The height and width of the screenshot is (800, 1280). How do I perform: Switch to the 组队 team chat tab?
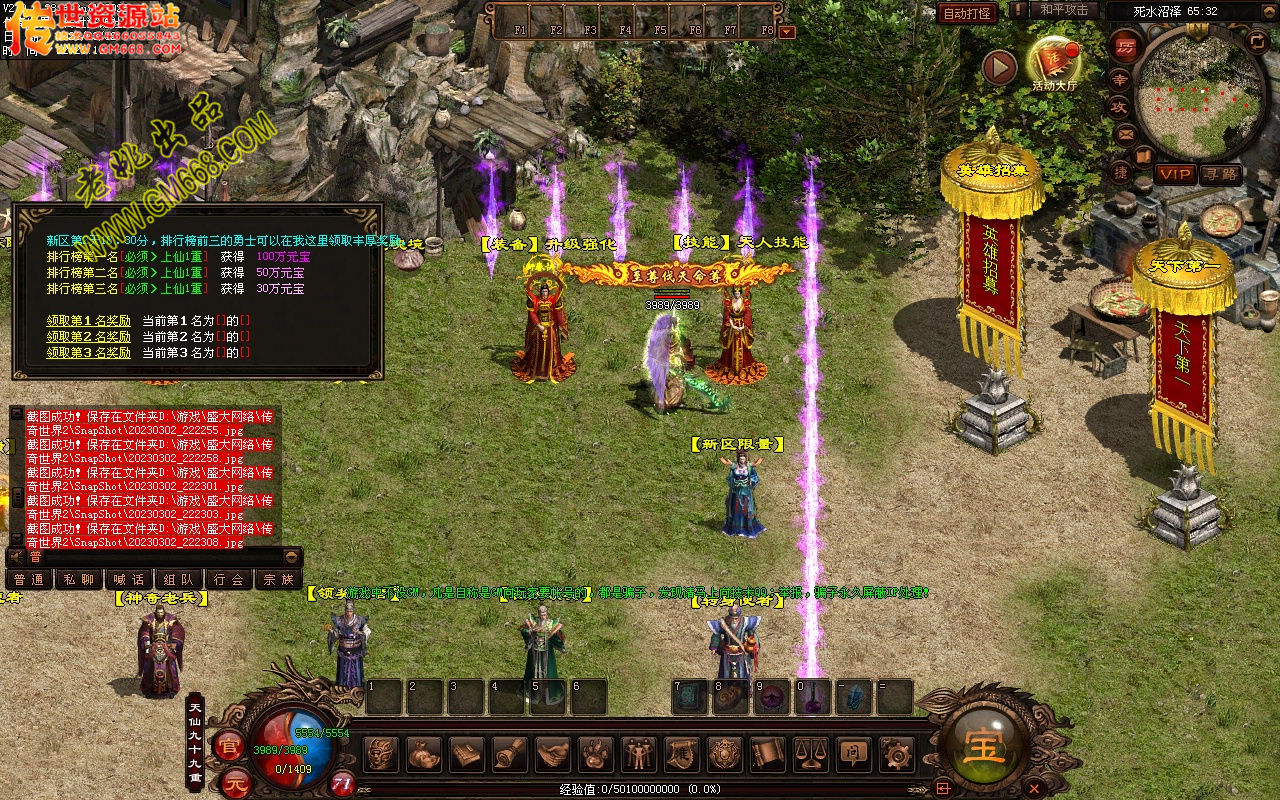[179, 579]
